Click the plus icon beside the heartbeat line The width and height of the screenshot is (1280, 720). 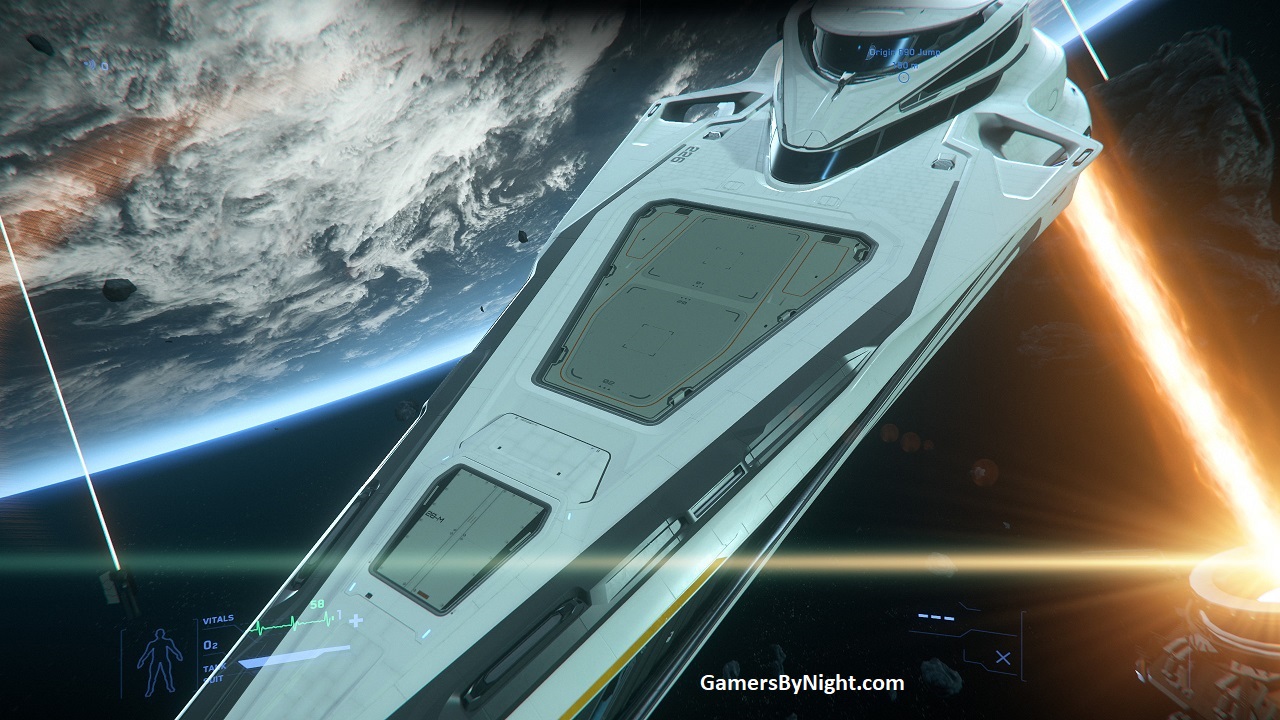point(355,620)
